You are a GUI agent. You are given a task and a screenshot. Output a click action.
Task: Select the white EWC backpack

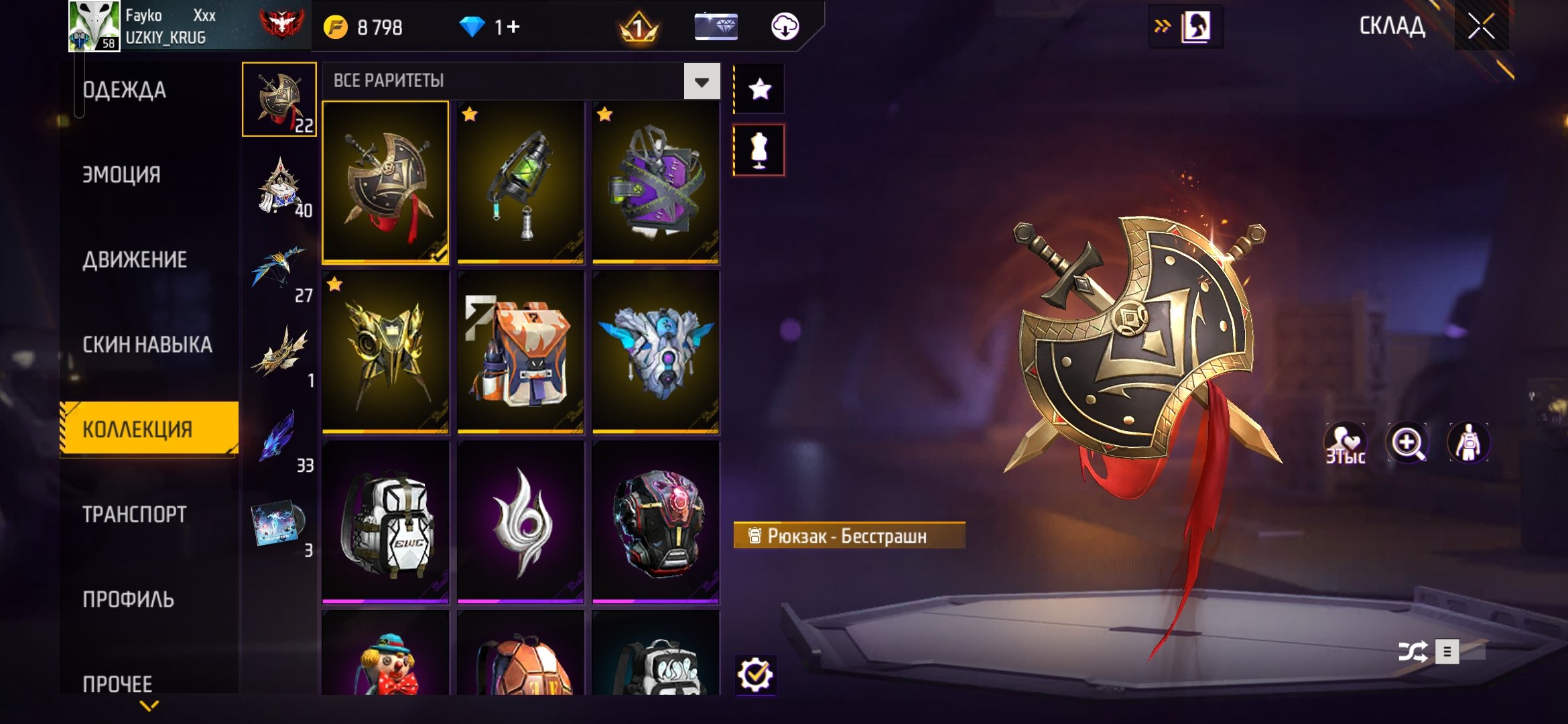coord(385,522)
